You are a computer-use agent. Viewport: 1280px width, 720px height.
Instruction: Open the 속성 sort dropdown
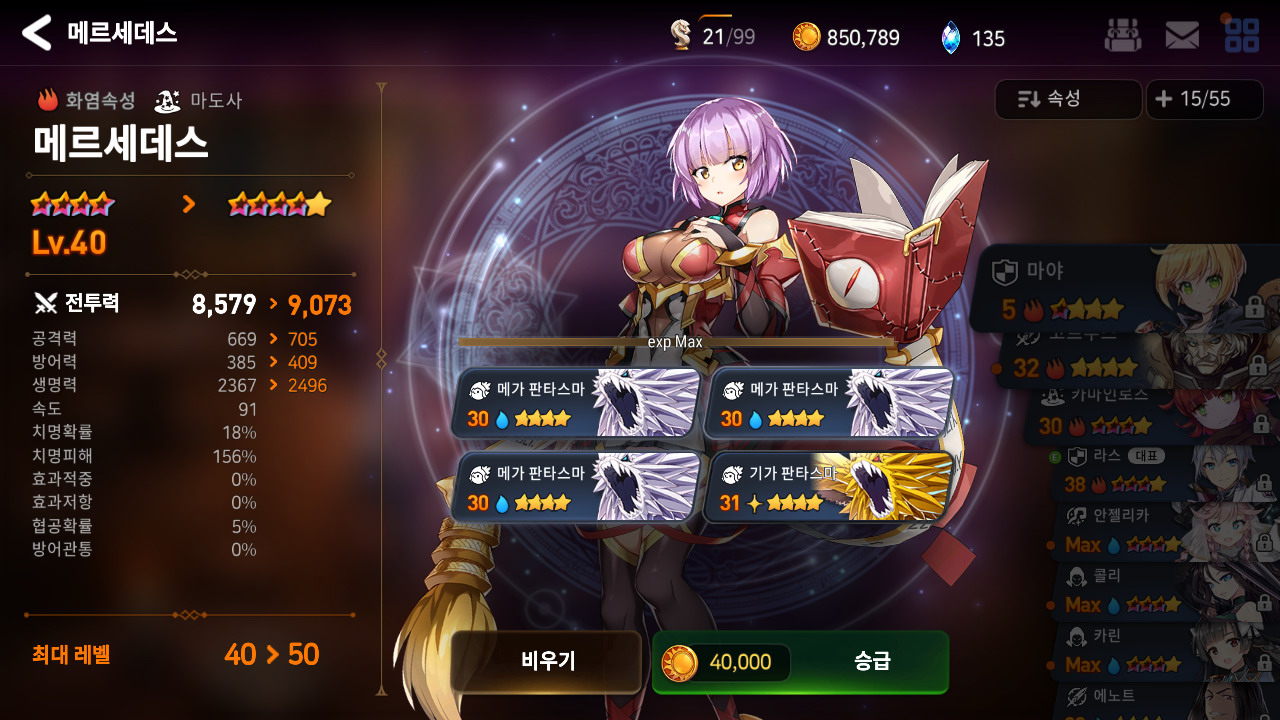pos(1068,99)
